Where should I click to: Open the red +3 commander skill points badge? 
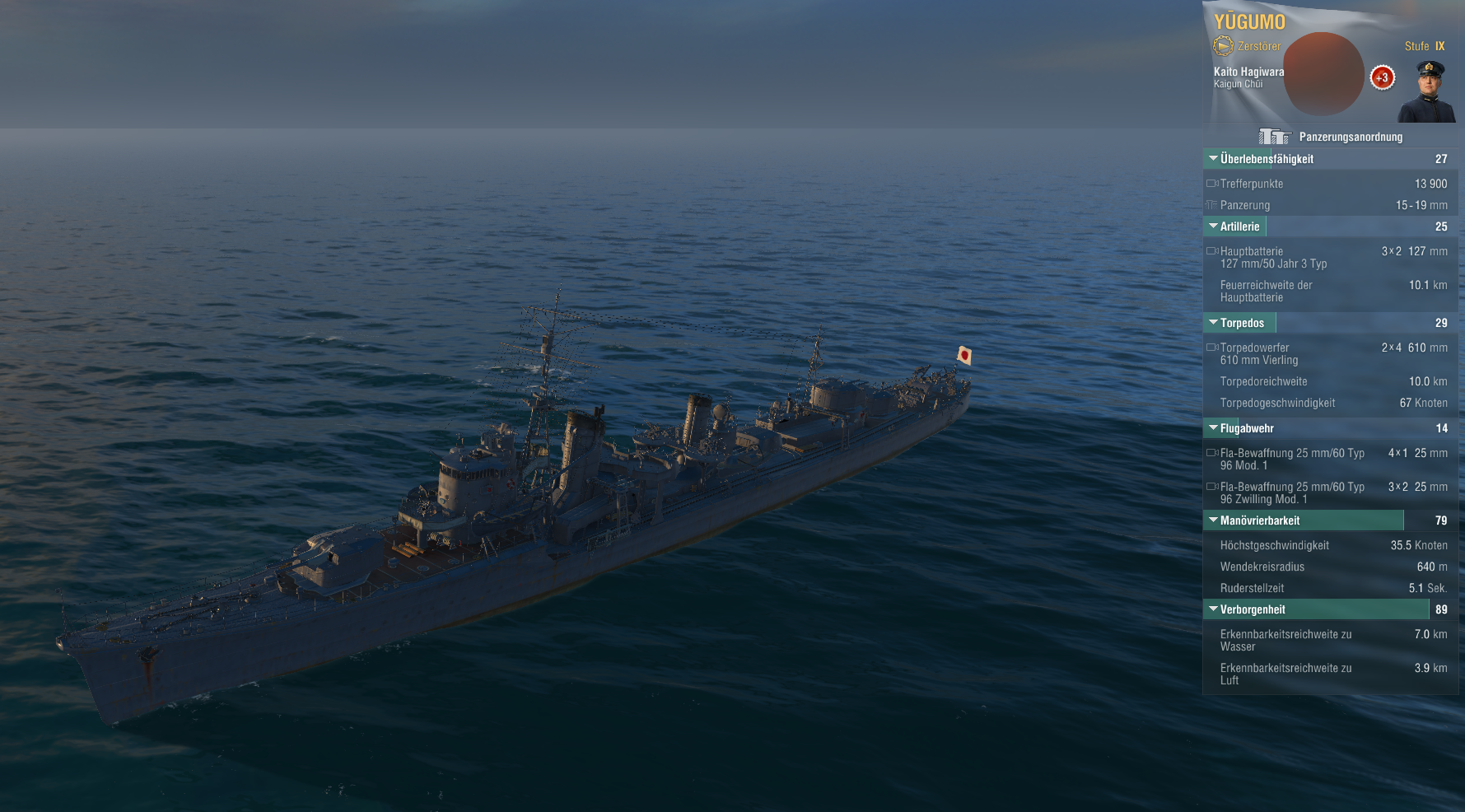coord(1382,78)
